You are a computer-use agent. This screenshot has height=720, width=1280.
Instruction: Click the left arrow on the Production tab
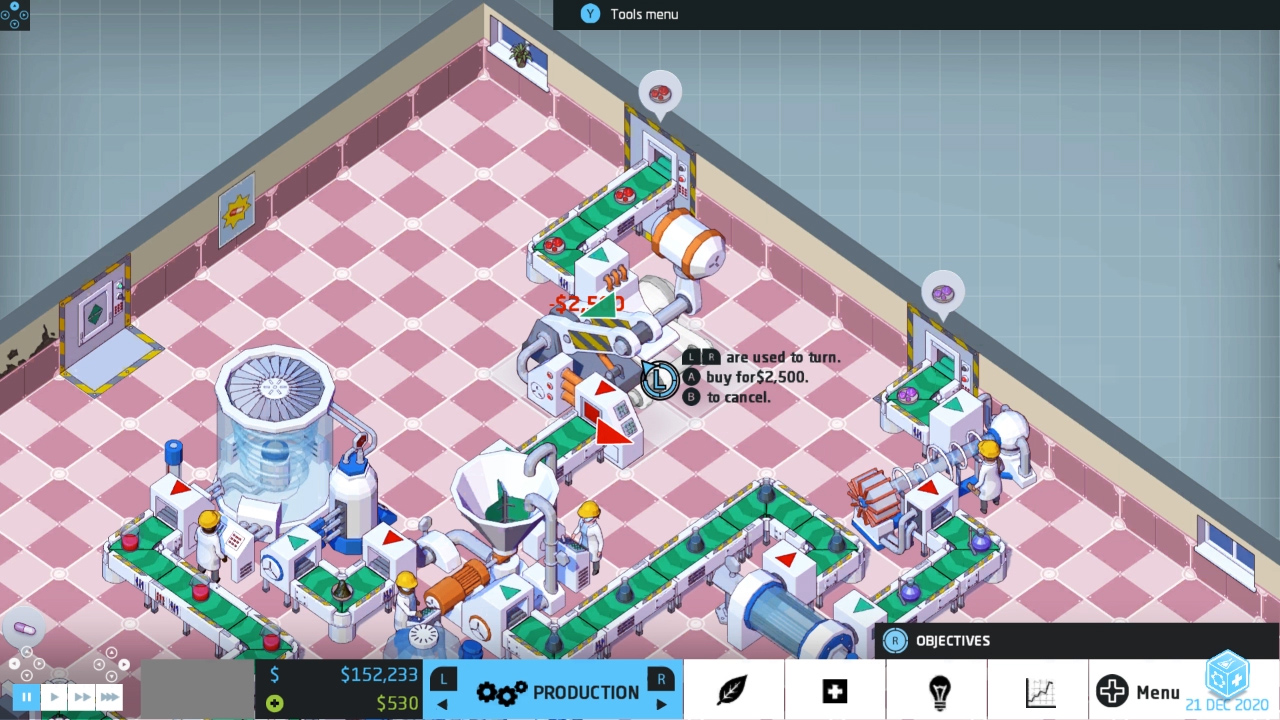[441, 705]
